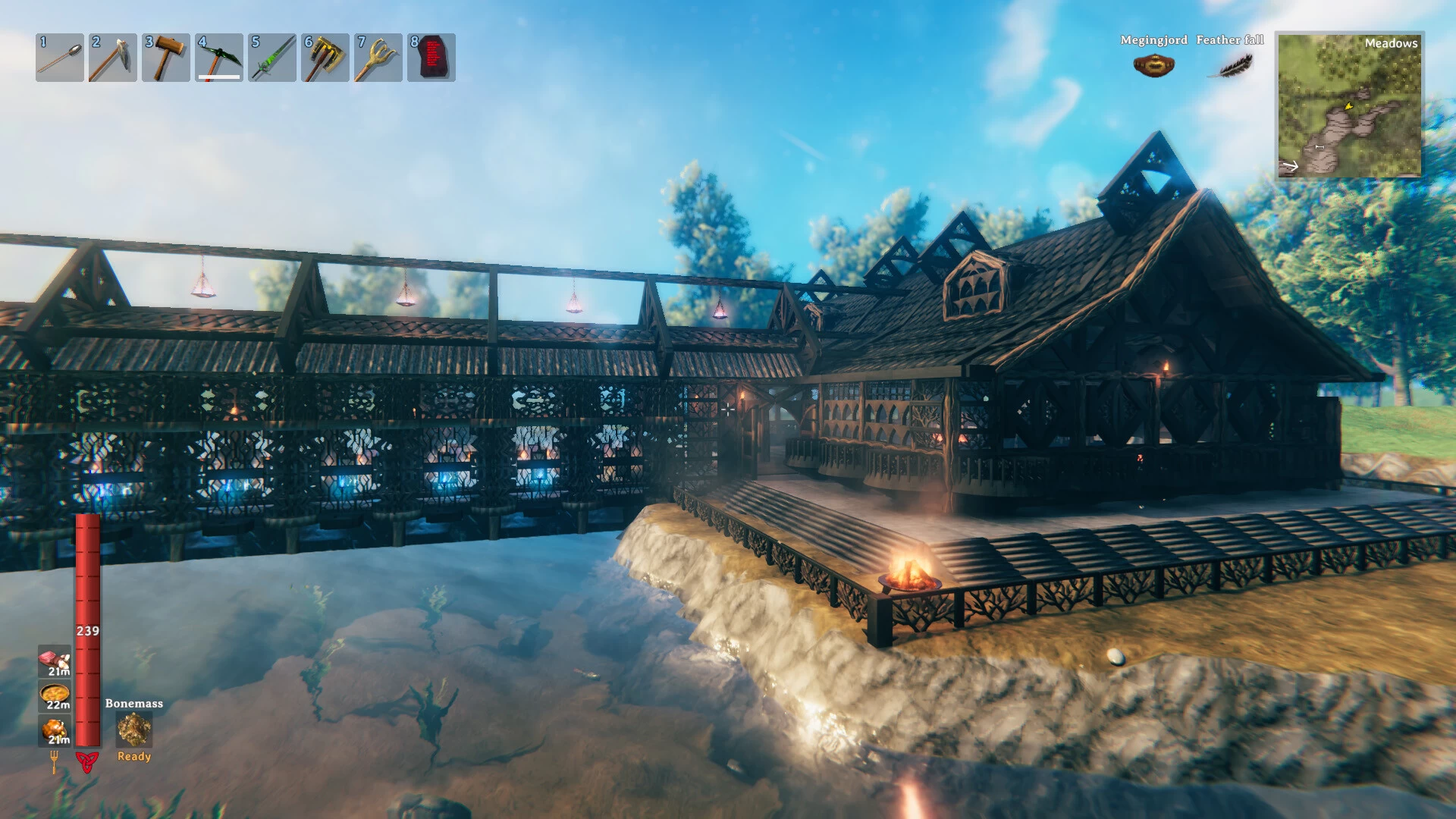Use the red rune stone in slot 8
Image resolution: width=1456 pixels, height=819 pixels.
[x=431, y=58]
